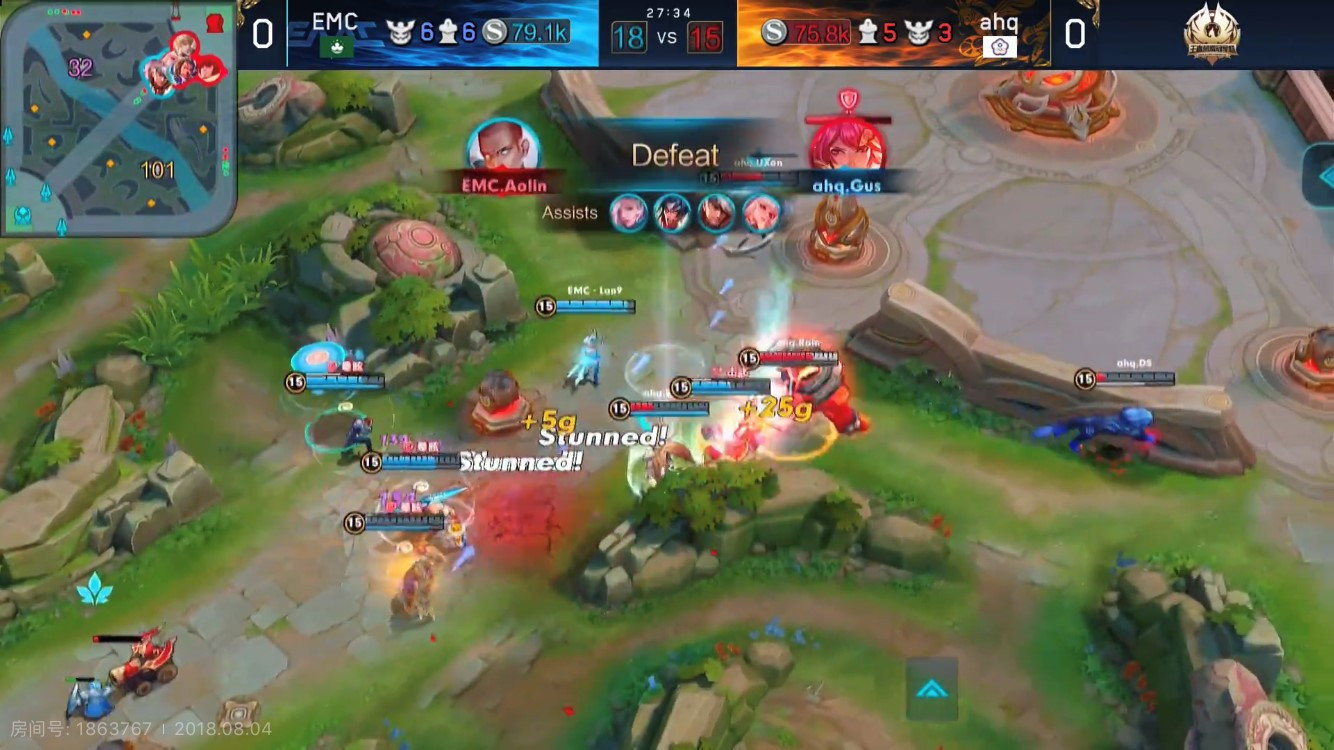Open the bottom panel with the up-chevron button
The image size is (1334, 750).
tap(932, 688)
